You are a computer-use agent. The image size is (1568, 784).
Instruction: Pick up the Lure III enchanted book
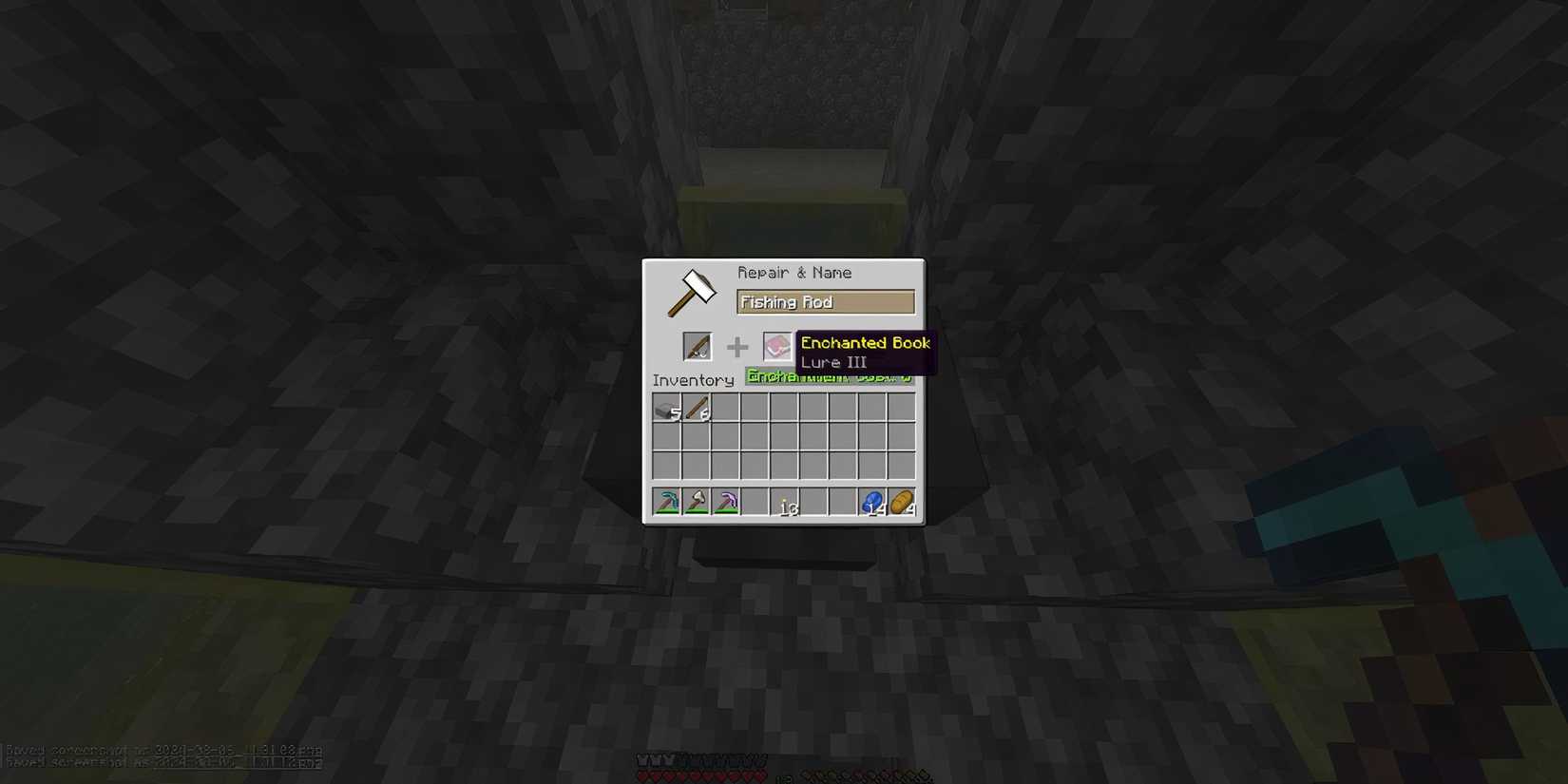click(x=777, y=346)
